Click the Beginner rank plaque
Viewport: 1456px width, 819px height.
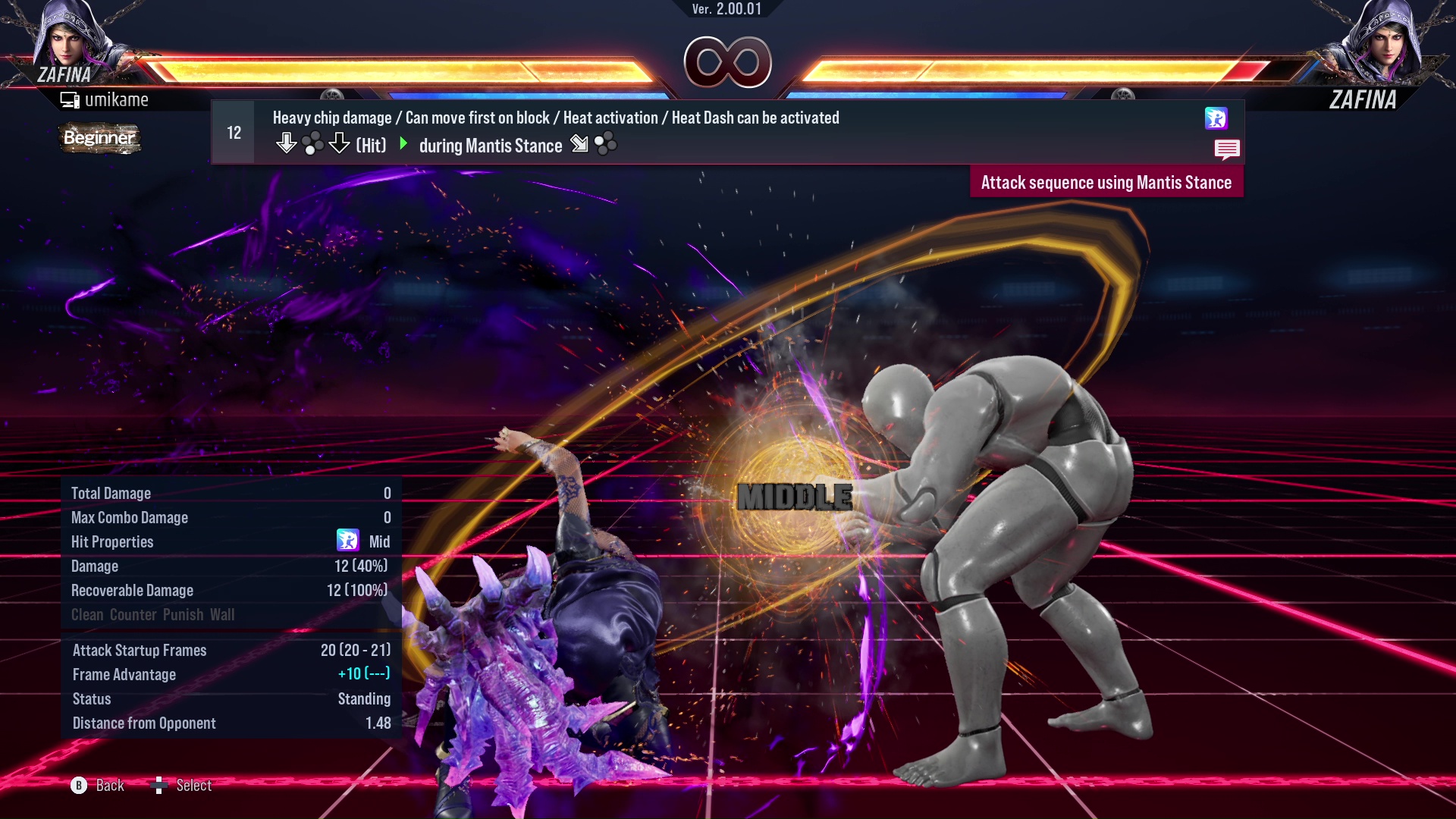pos(99,139)
